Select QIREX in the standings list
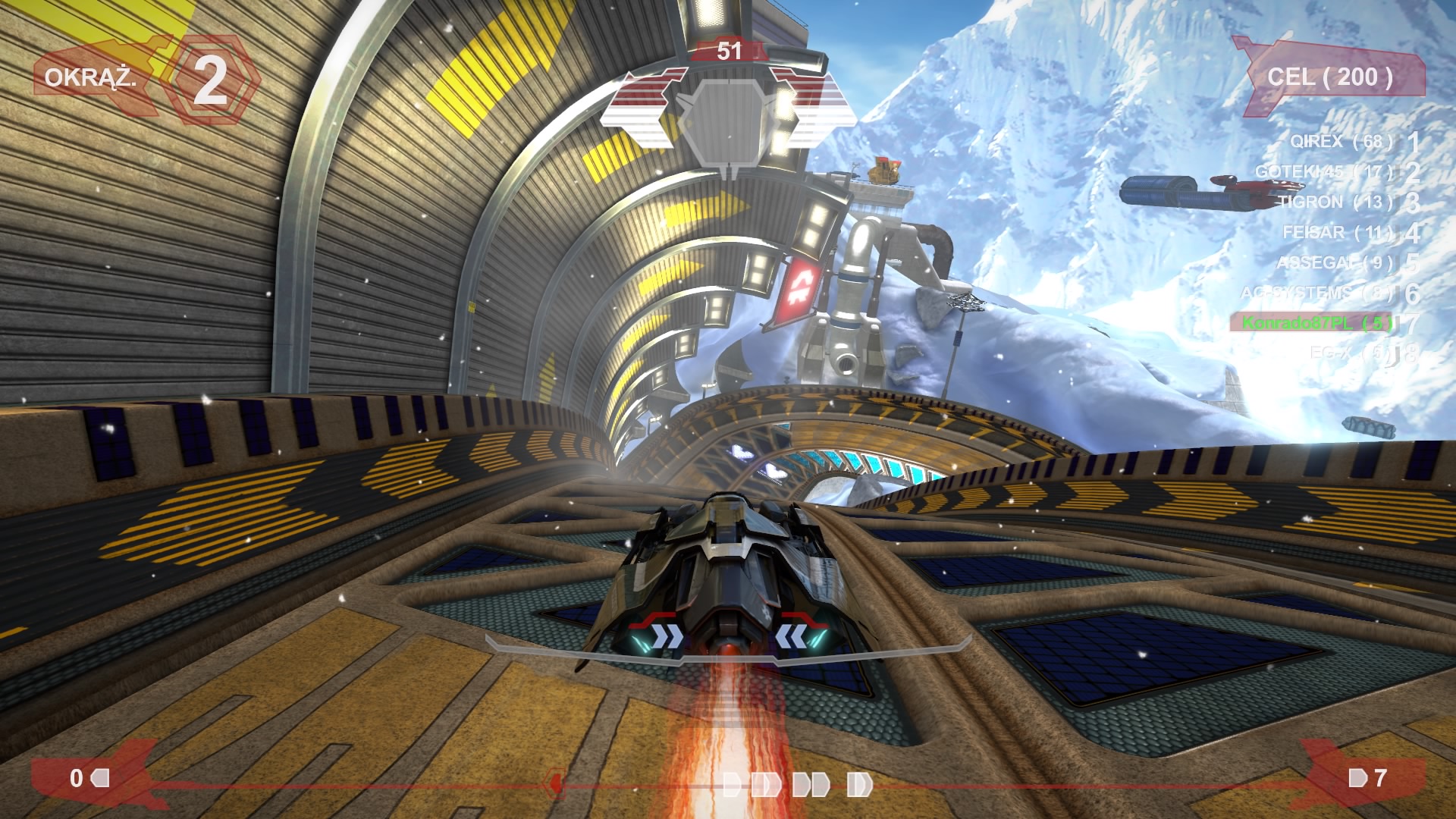 1341,141
